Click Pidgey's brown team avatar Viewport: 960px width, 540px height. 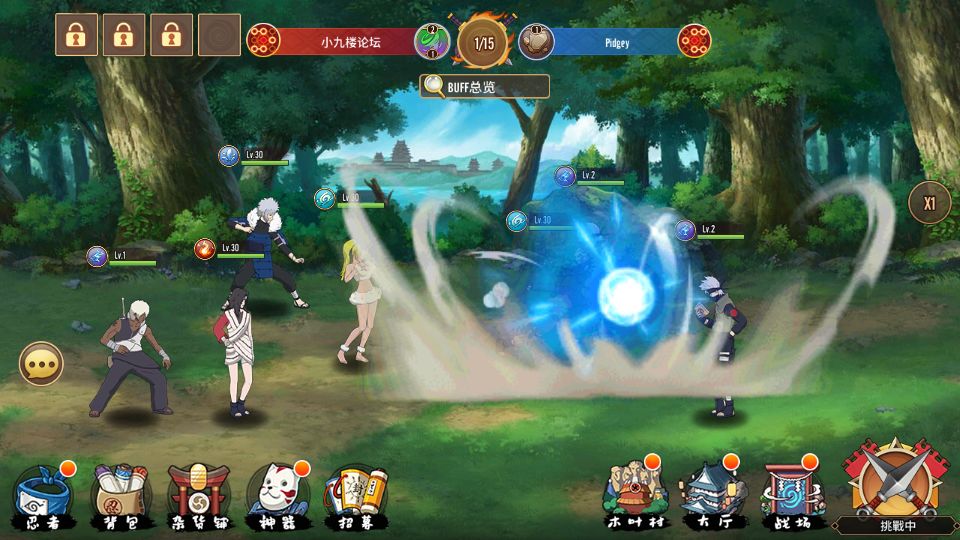coord(535,41)
